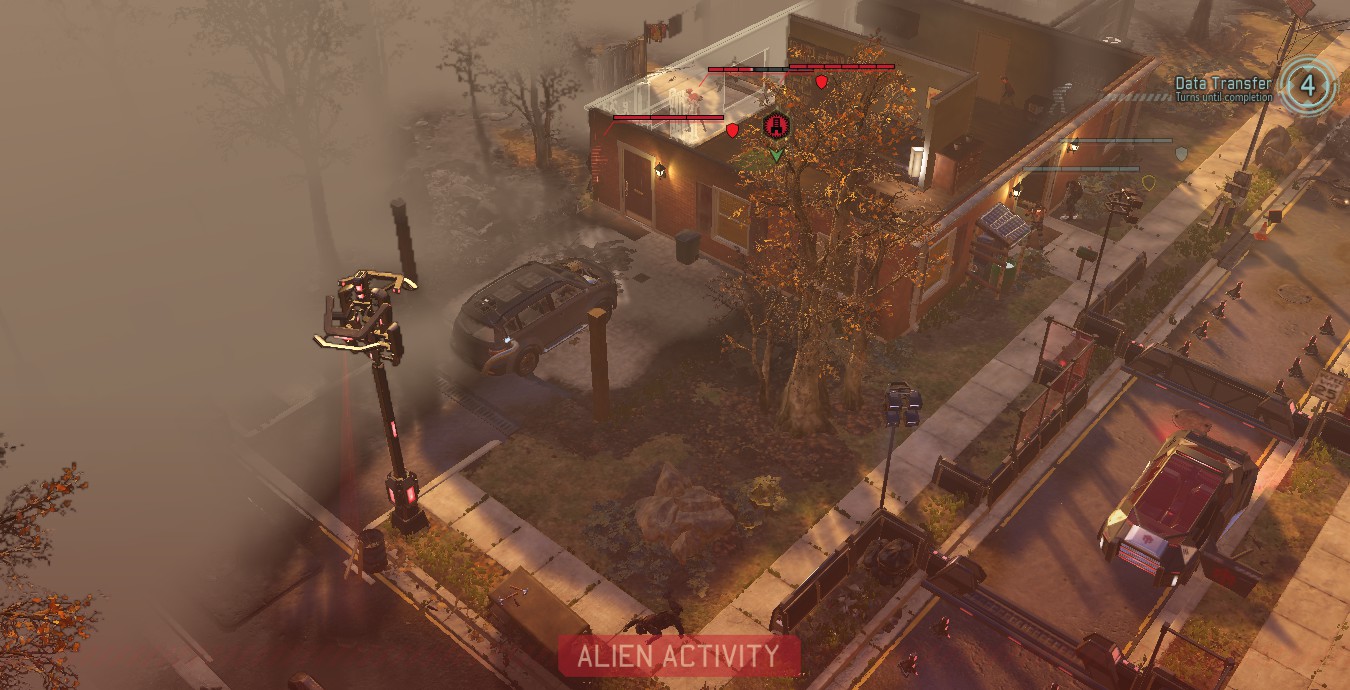Select the red tower objective marker

pos(776,126)
